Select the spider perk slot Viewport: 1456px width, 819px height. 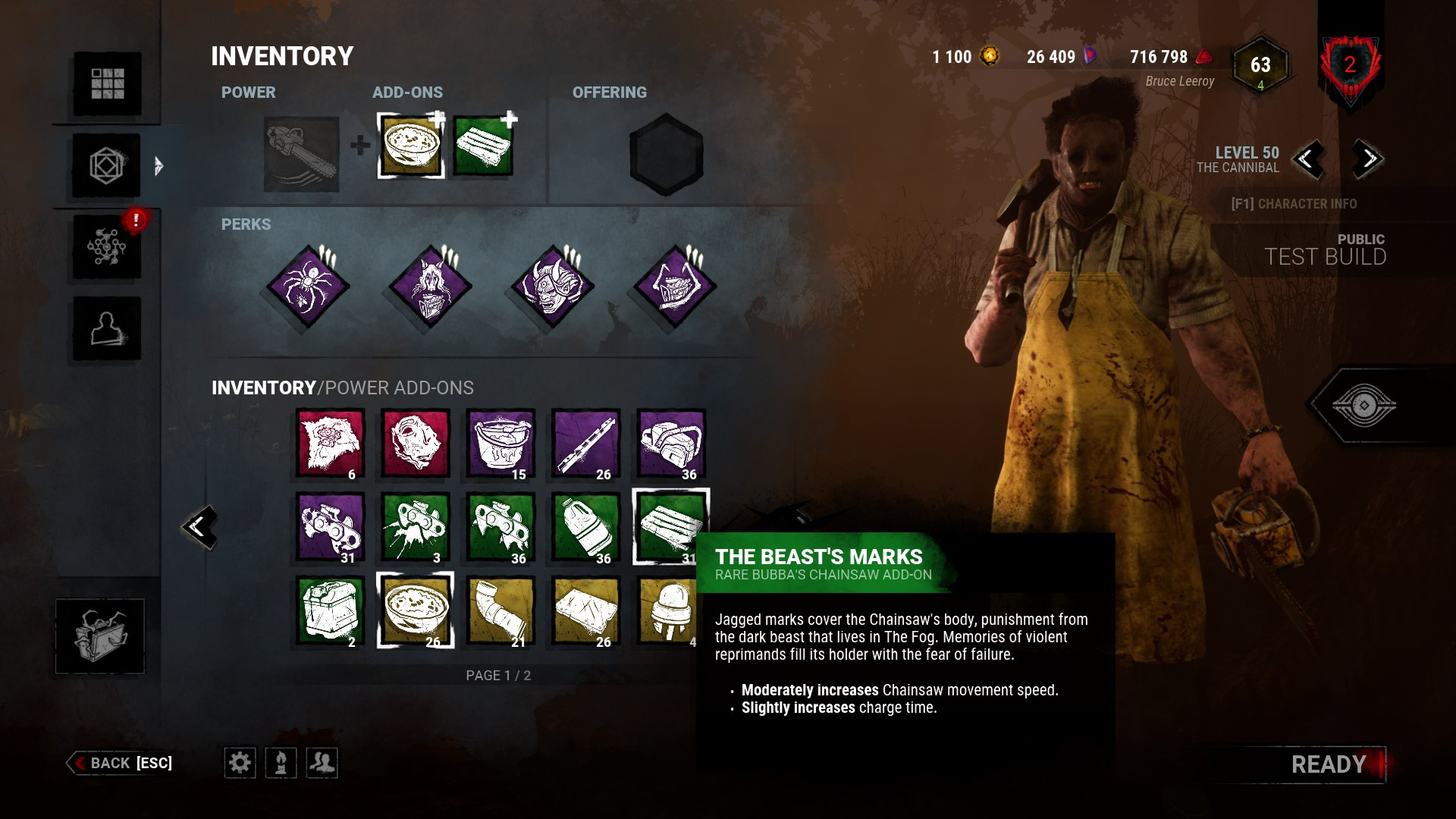pyautogui.click(x=308, y=287)
